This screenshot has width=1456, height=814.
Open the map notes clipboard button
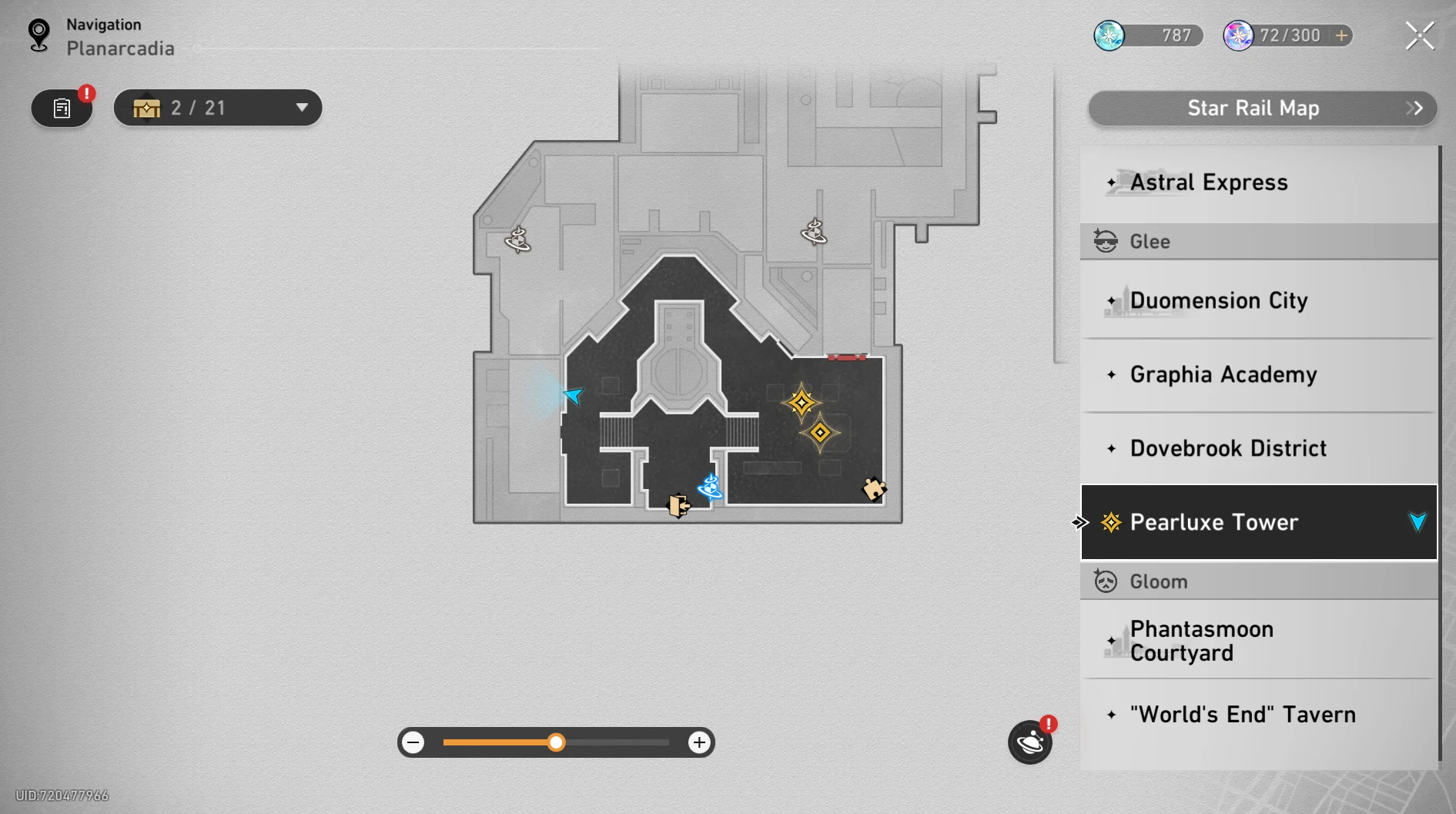(62, 108)
